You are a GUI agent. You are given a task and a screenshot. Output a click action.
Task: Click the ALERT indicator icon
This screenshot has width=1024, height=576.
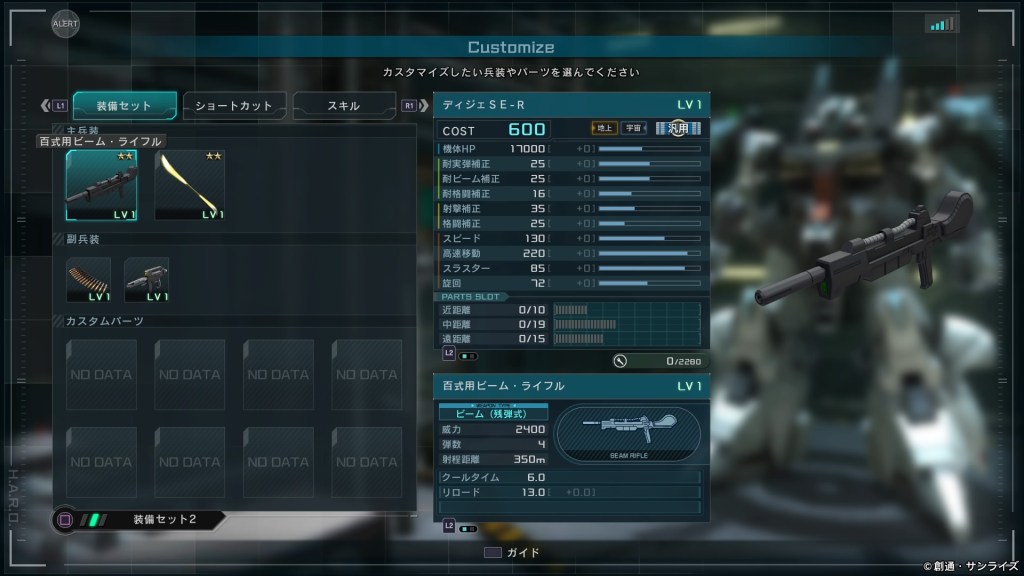point(65,23)
